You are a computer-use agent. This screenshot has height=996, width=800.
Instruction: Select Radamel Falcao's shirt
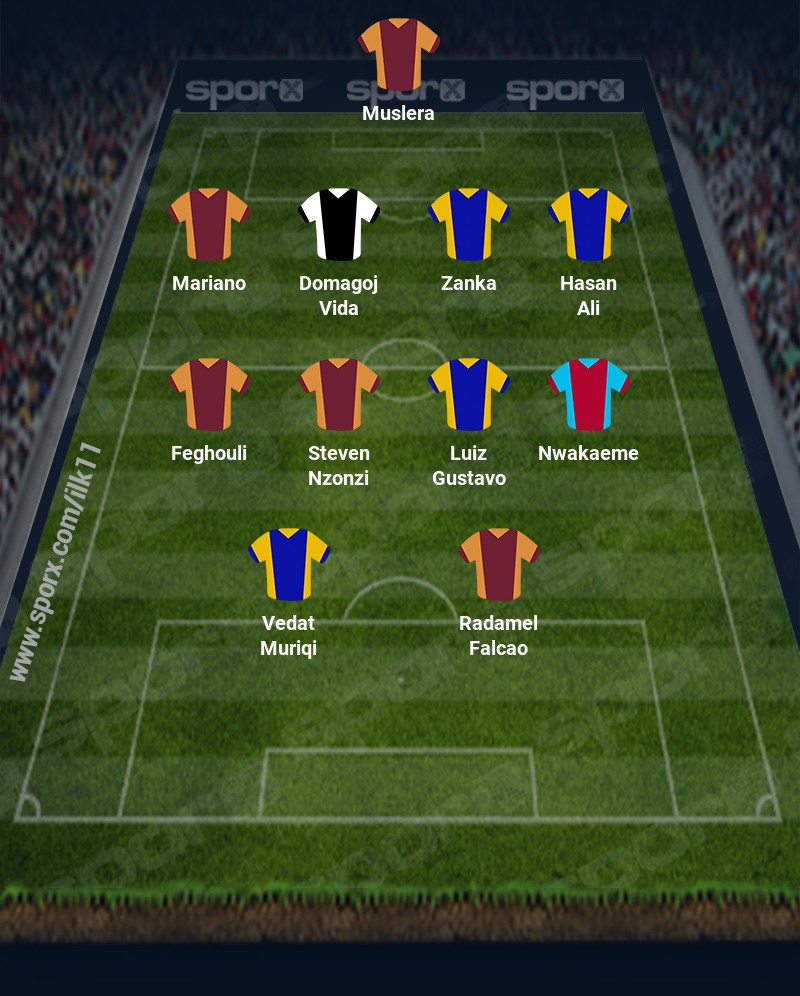pos(499,564)
